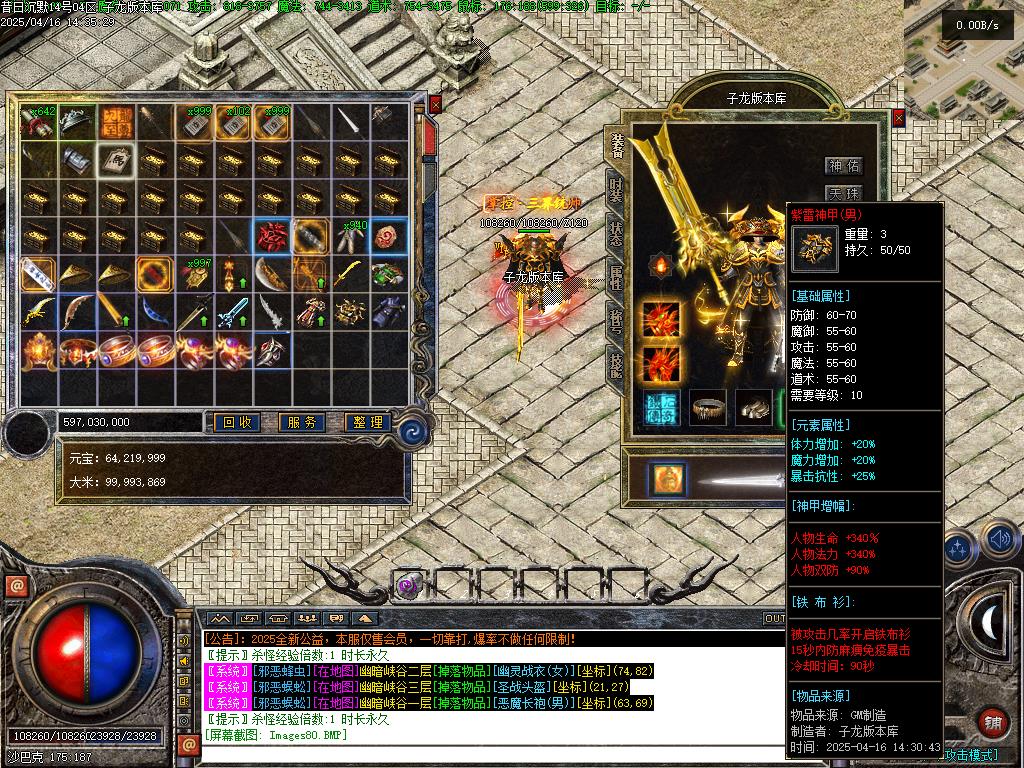Close the inventory bag window

(x=435, y=104)
